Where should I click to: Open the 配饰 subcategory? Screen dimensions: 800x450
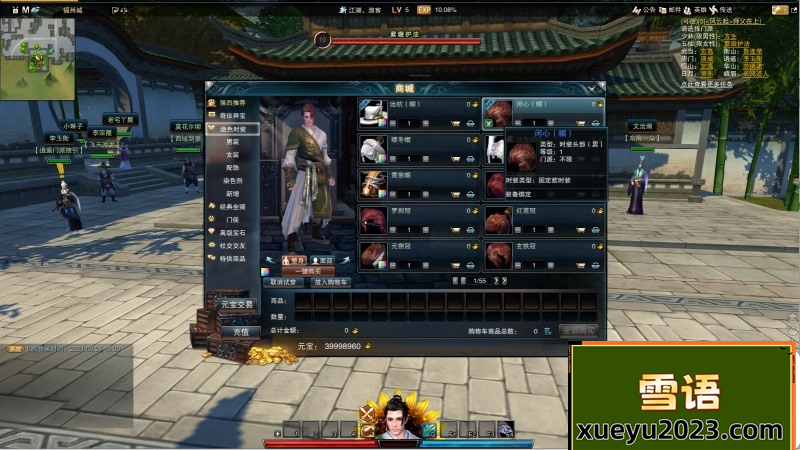click(233, 168)
